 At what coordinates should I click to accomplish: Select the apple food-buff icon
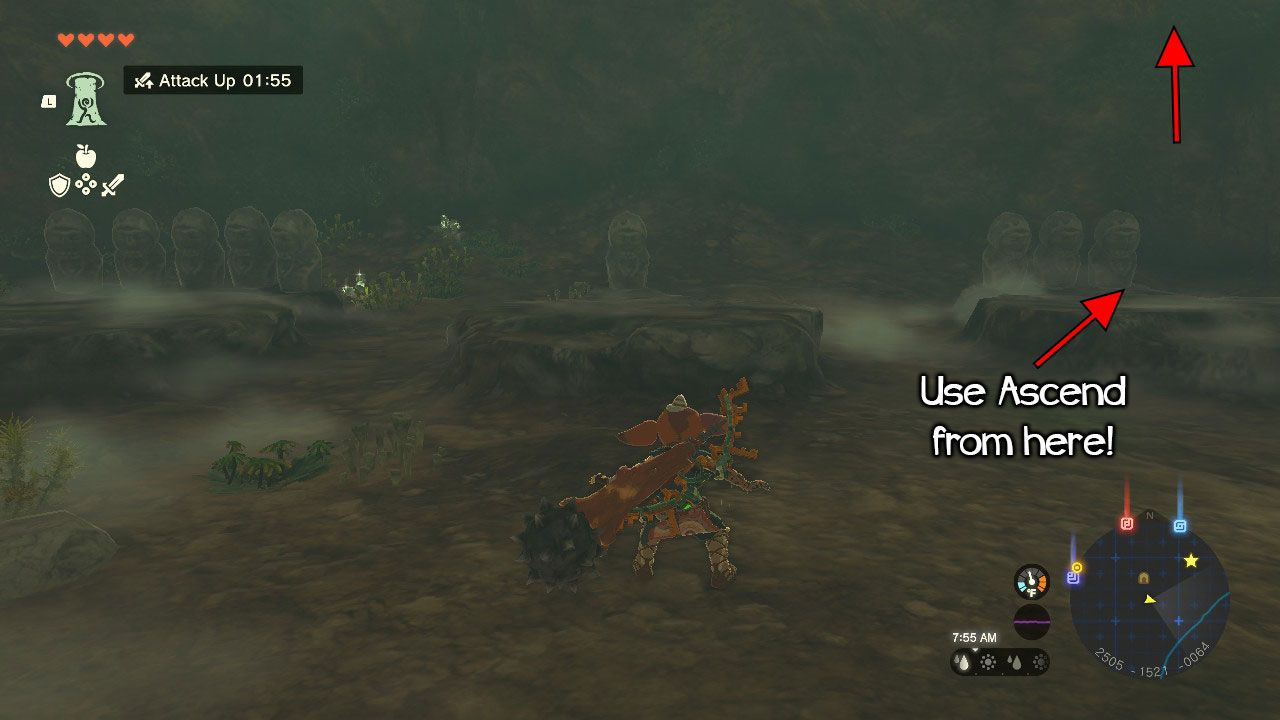tap(85, 156)
